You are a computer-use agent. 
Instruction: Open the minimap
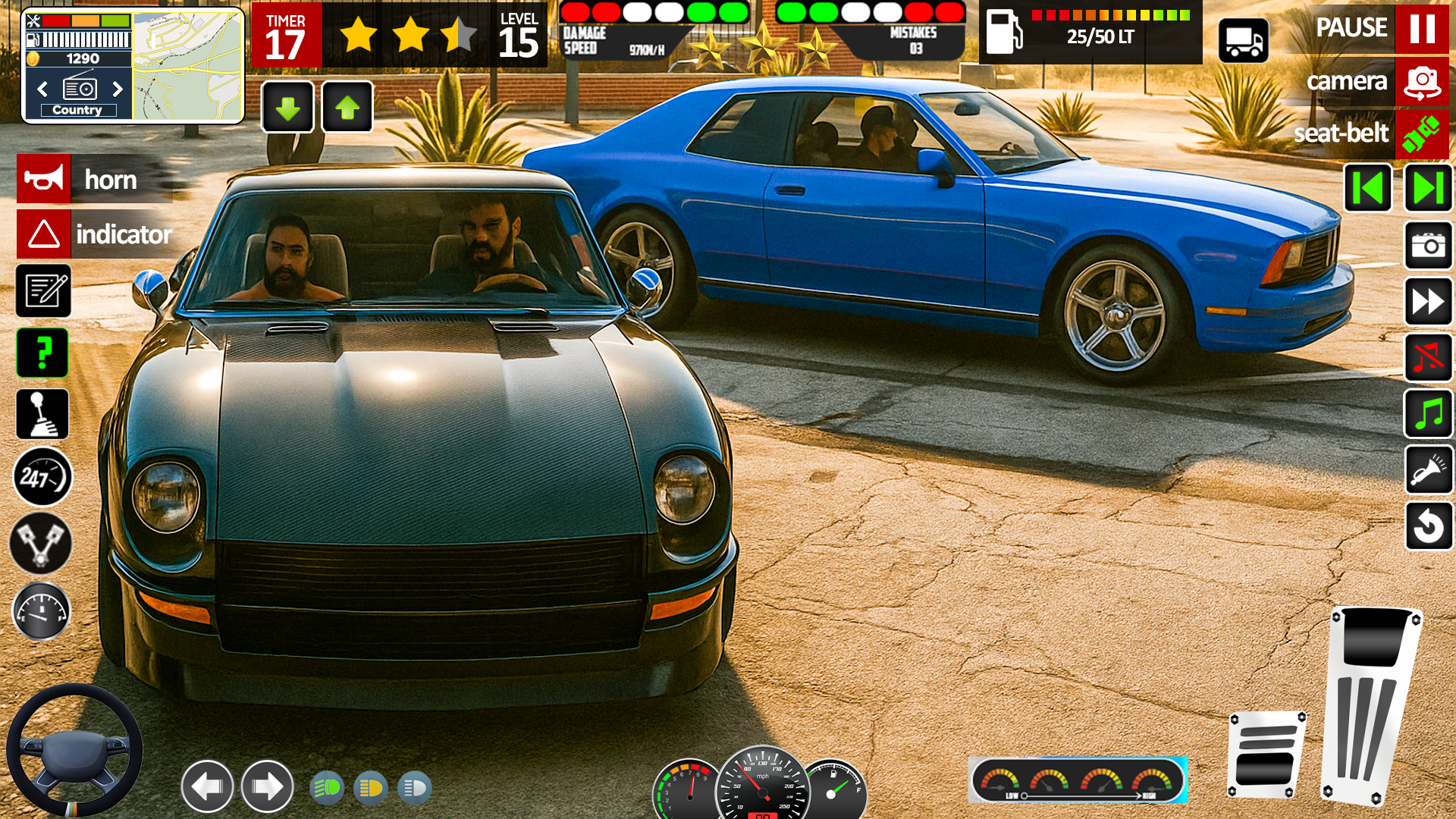coord(187,66)
